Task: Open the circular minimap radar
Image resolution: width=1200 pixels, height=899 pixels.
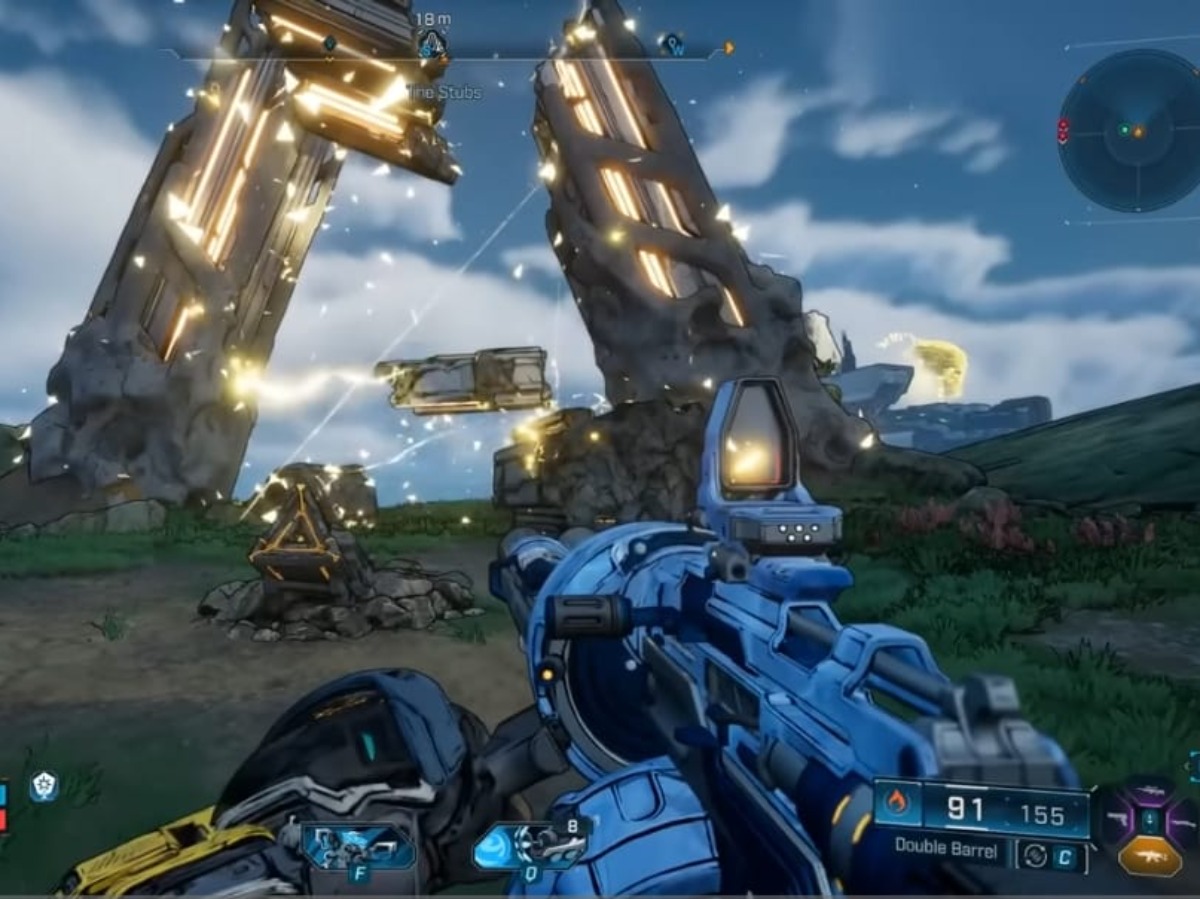Action: click(1130, 131)
